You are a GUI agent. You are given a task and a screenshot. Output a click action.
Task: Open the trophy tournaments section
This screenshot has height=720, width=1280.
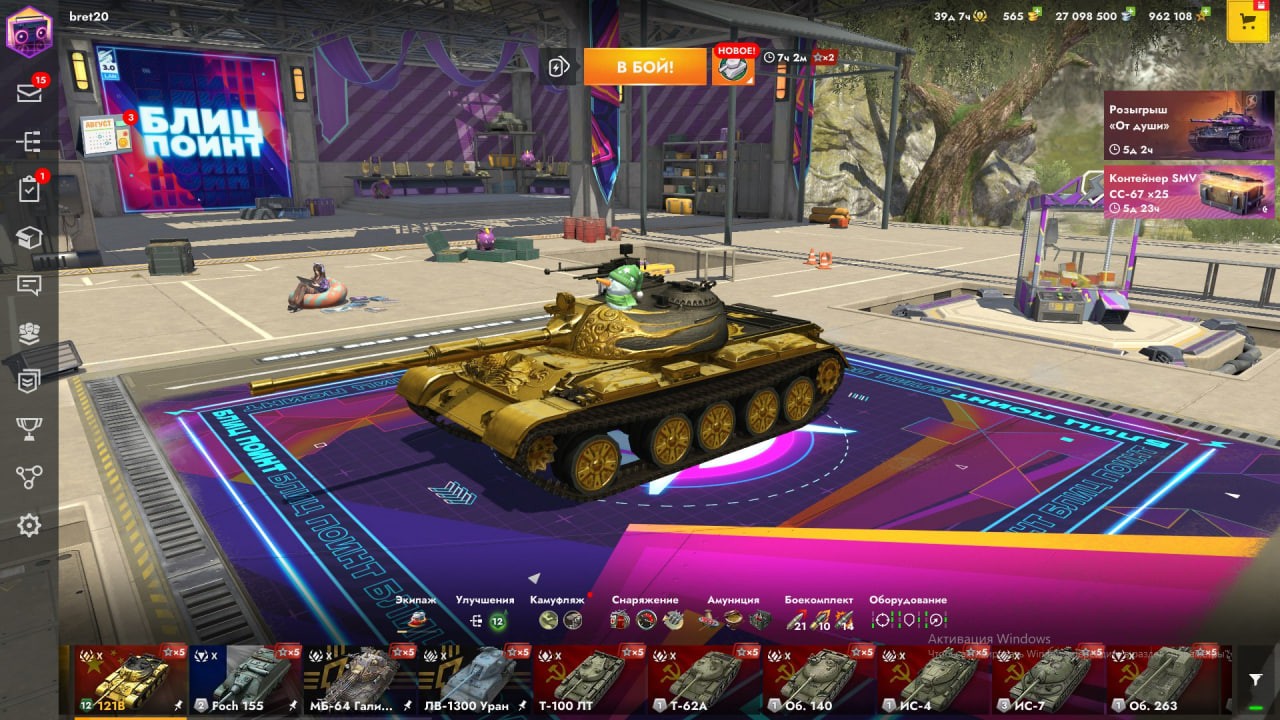click(x=29, y=429)
